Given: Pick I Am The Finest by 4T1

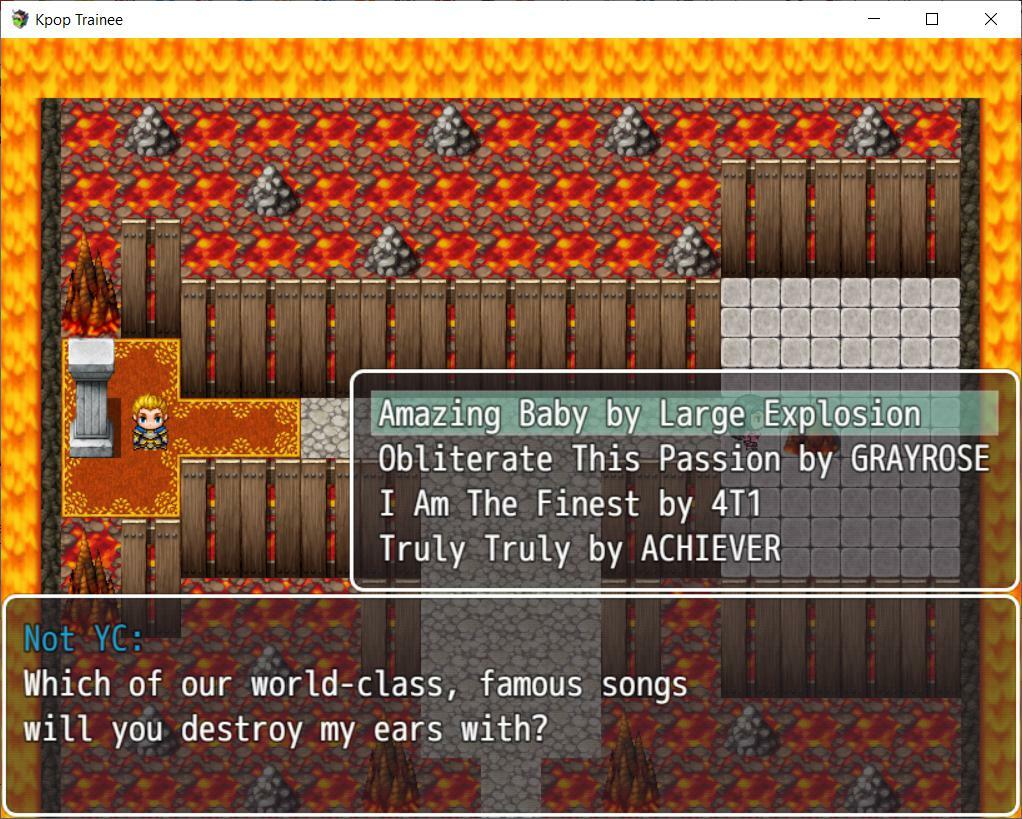Looking at the screenshot, I should pyautogui.click(x=570, y=504).
